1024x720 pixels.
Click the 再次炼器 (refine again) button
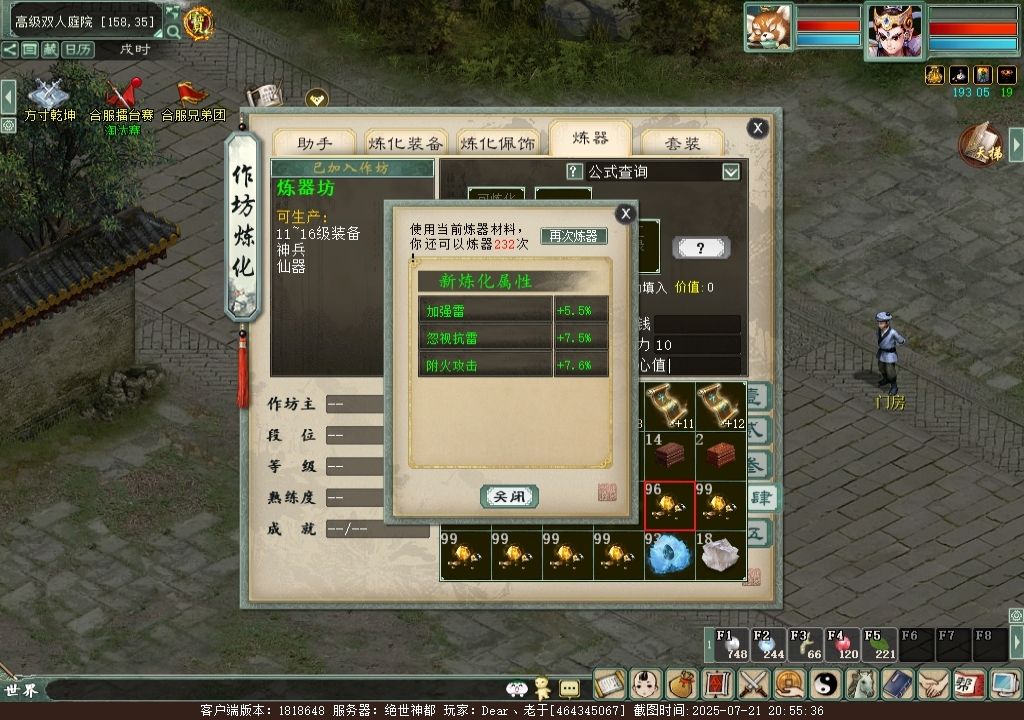pos(574,236)
